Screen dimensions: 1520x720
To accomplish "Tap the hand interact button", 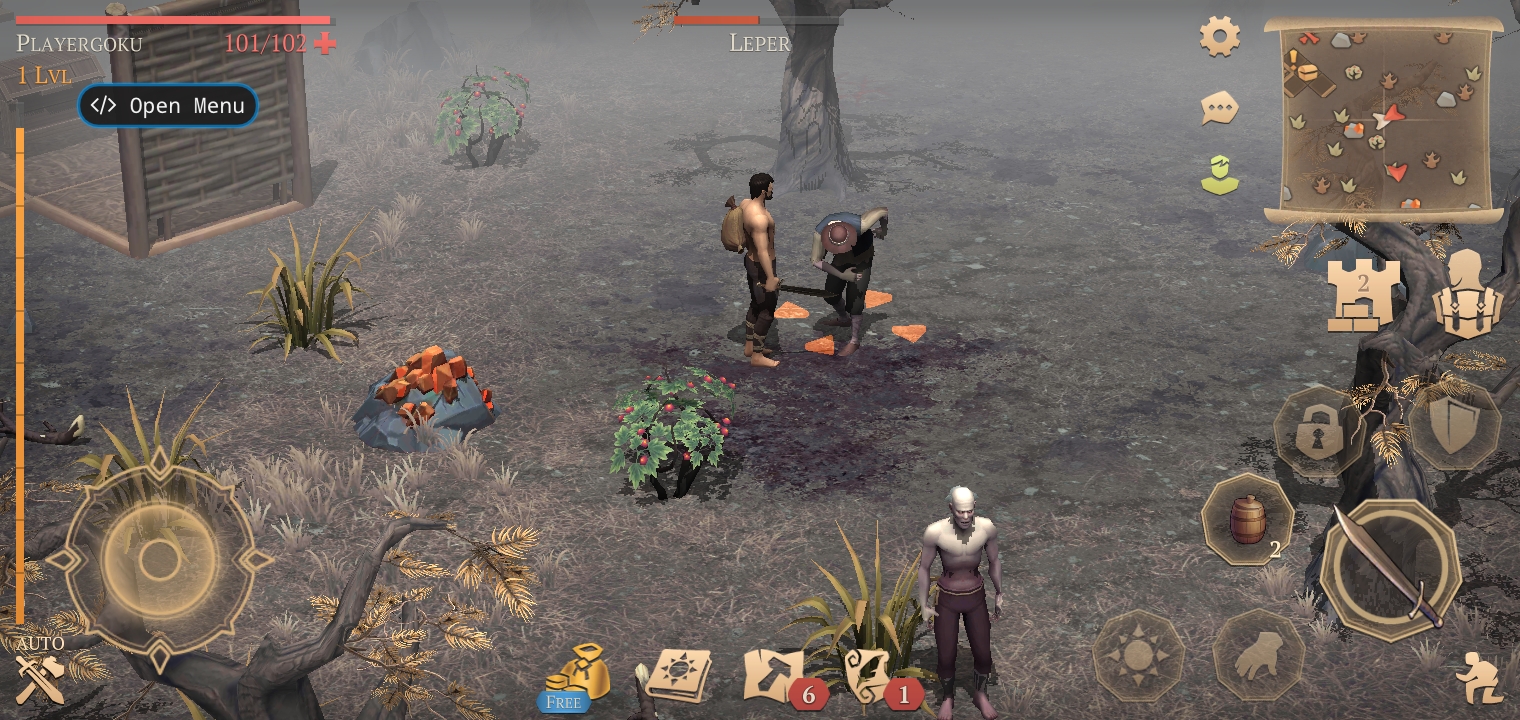I will pyautogui.click(x=1258, y=657).
